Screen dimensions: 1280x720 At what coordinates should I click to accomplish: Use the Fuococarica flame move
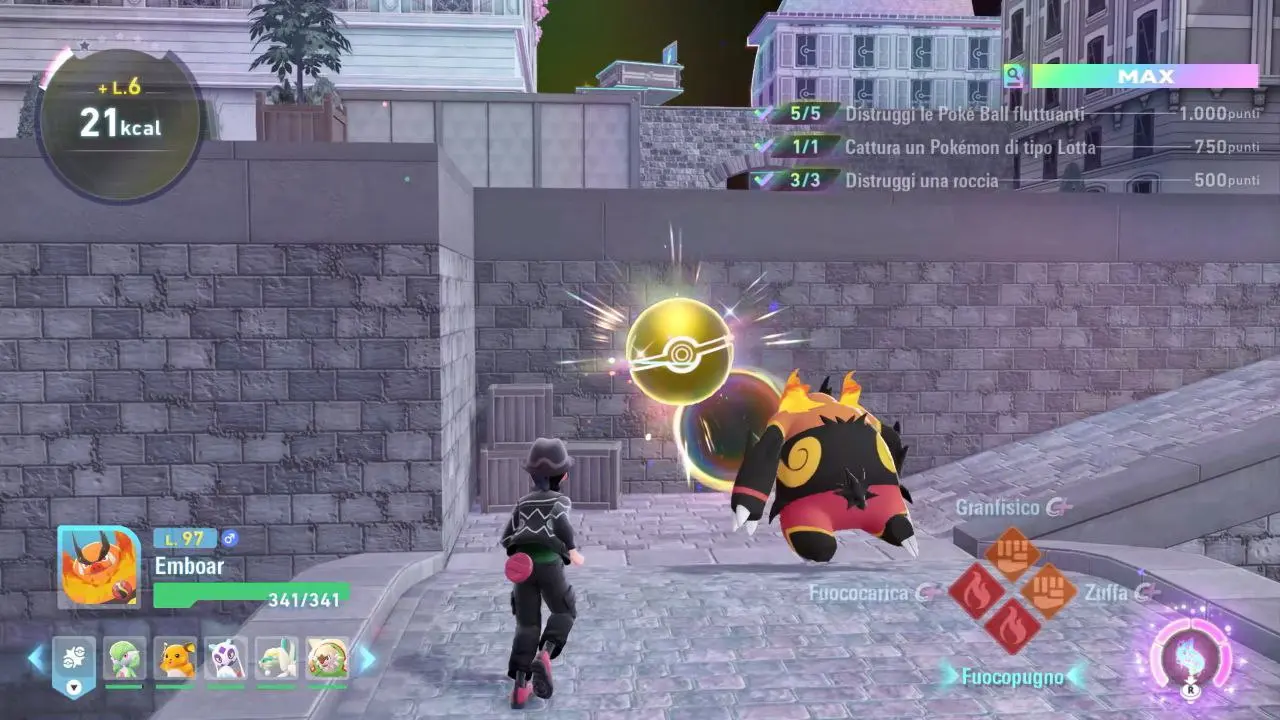[977, 590]
